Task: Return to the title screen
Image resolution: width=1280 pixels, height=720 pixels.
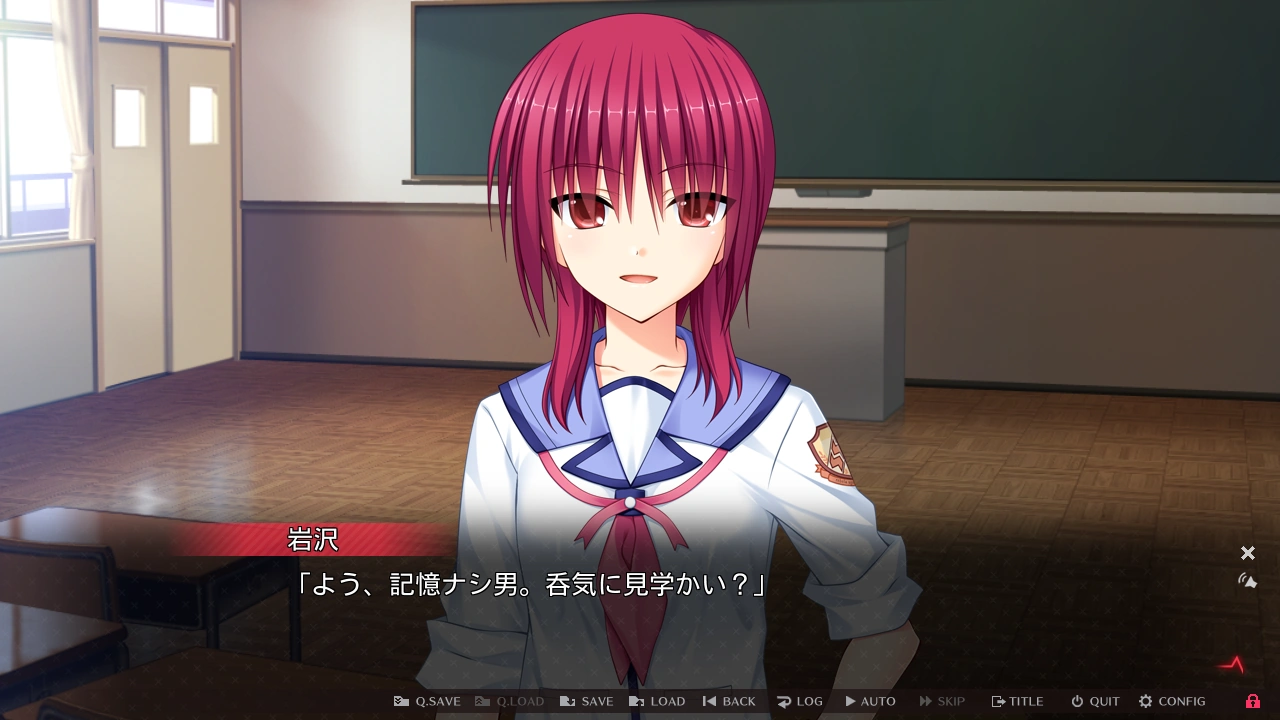Action: [1017, 701]
